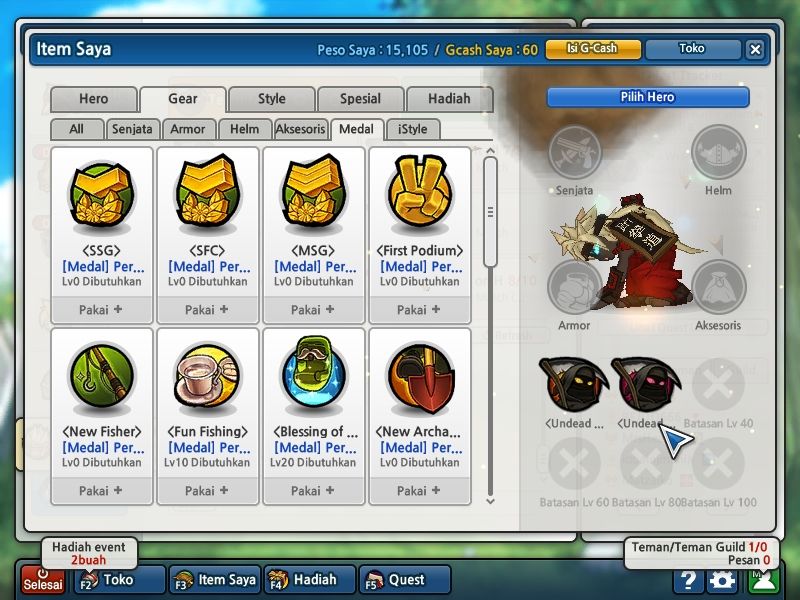This screenshot has height=600, width=800.
Task: Equip the SSG medal with Pakai
Action: pos(101,310)
